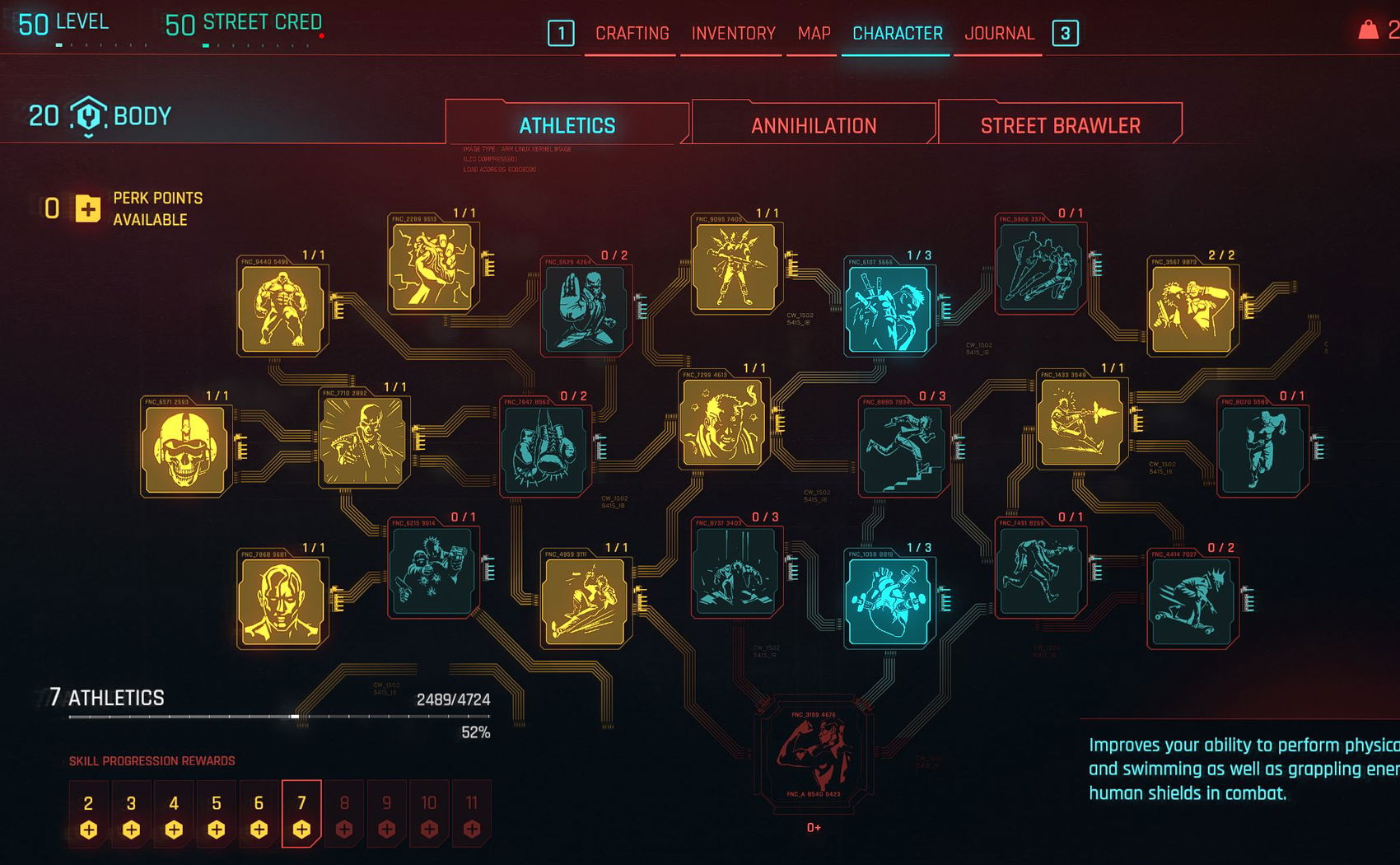Viewport: 1400px width, 865px height.
Task: Select the Athletics skill tab
Action: [x=567, y=125]
